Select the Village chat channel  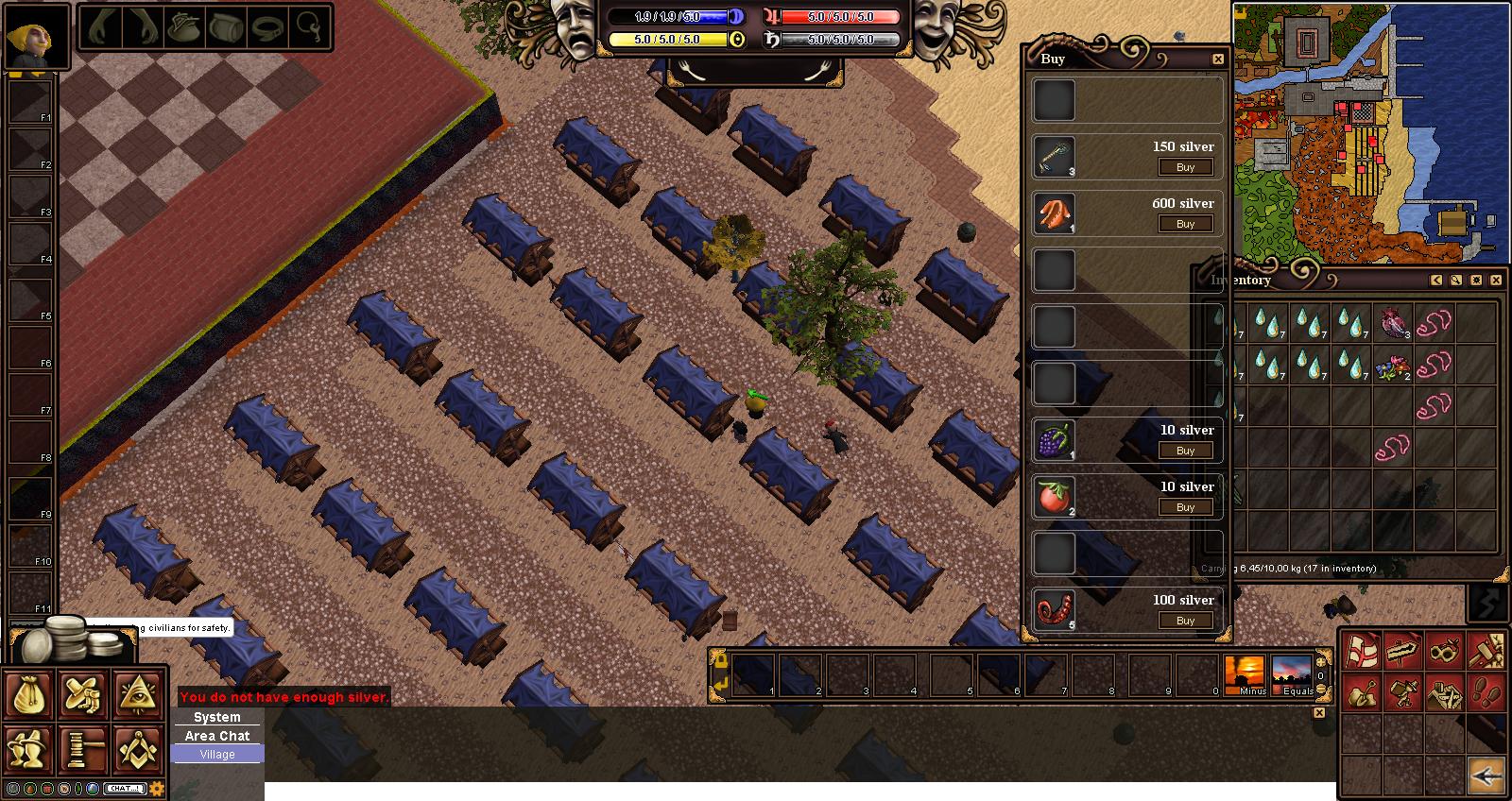(x=217, y=754)
